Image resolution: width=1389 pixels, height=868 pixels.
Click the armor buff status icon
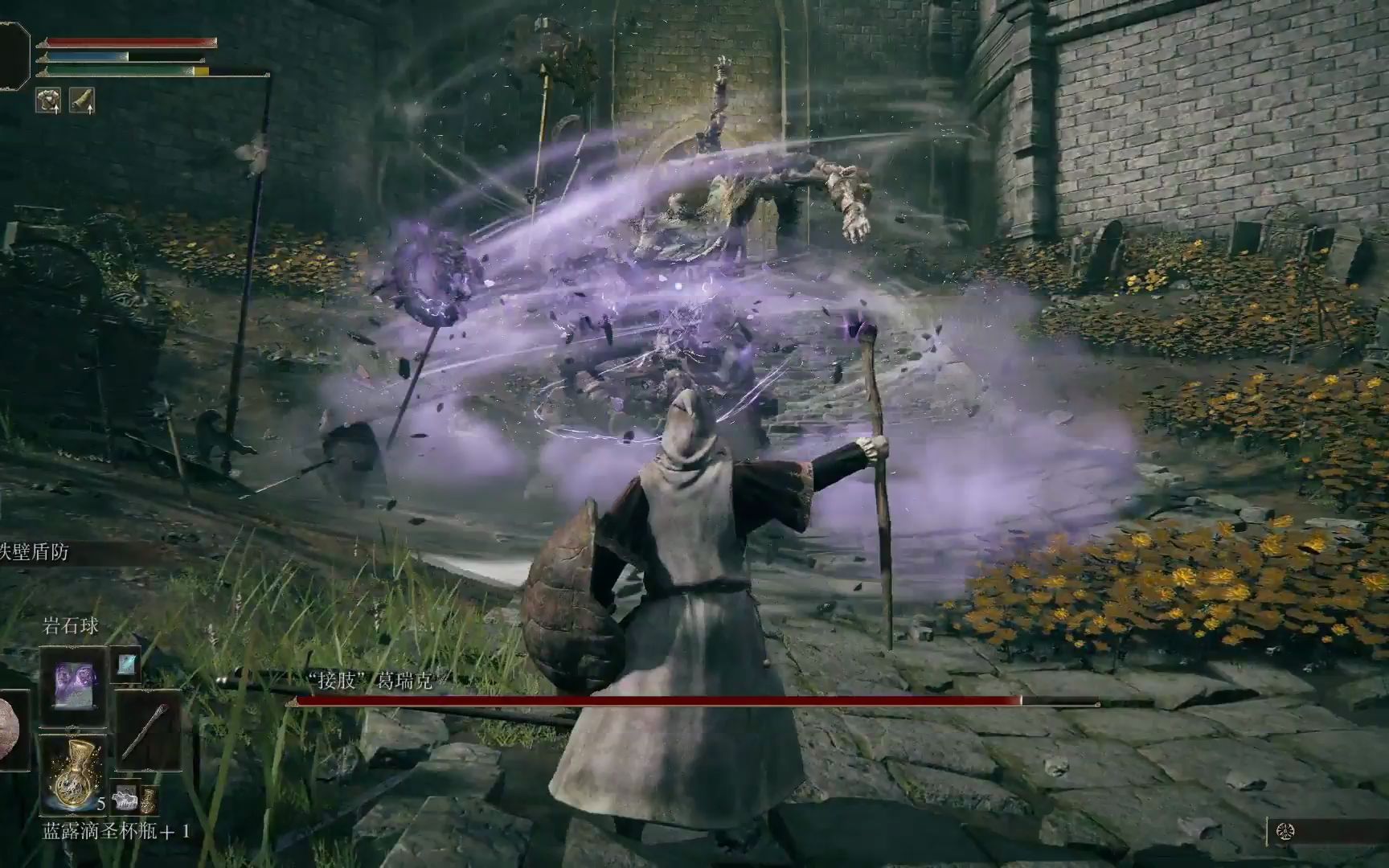pos(48,100)
